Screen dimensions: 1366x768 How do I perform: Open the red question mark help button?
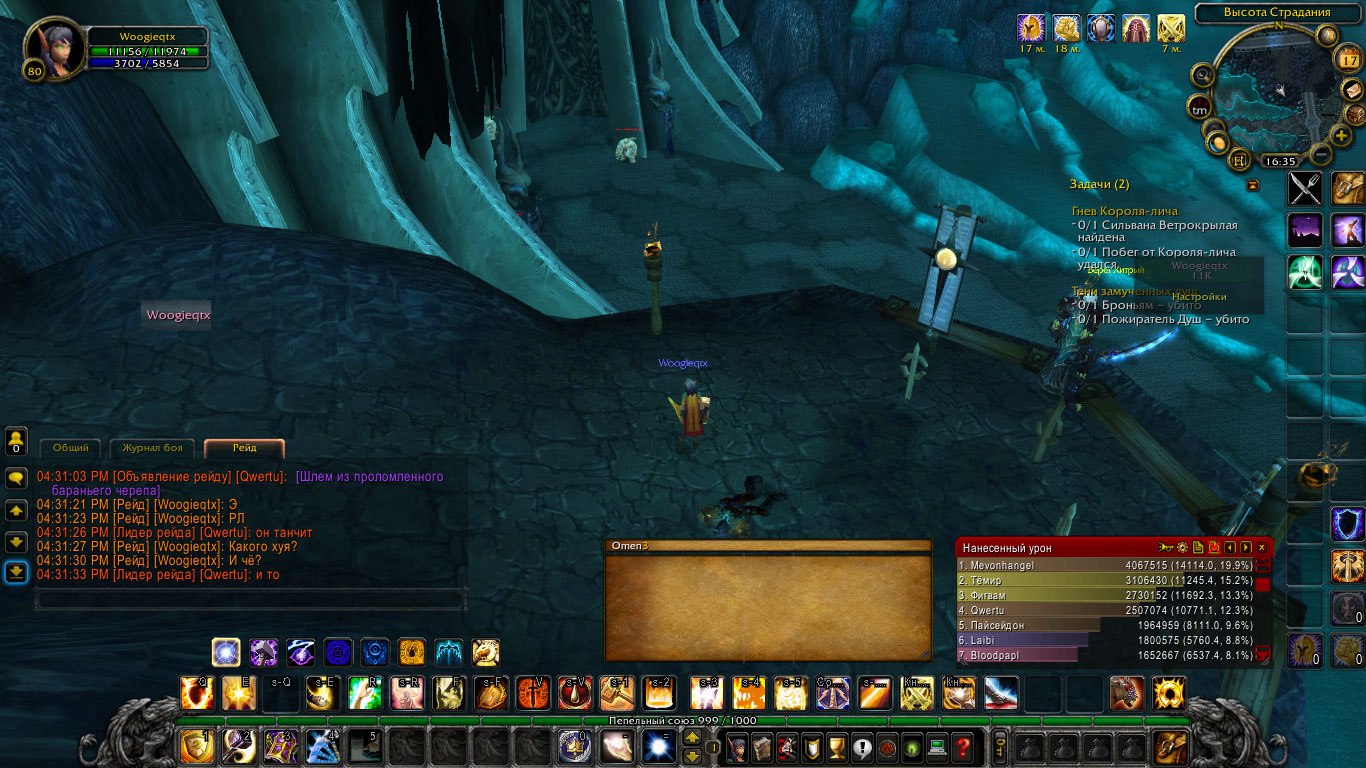pos(961,746)
